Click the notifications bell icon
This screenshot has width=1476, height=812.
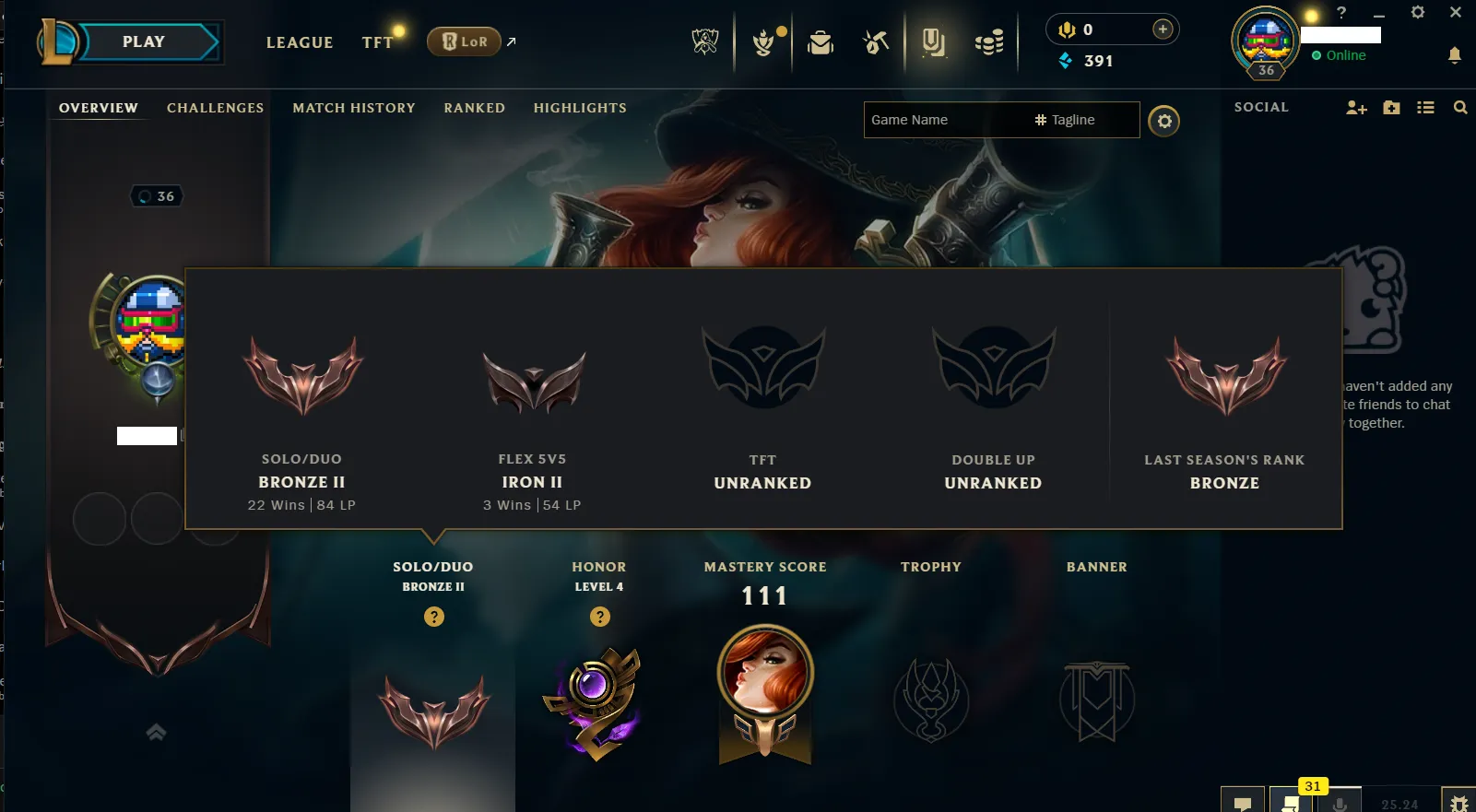click(1457, 55)
